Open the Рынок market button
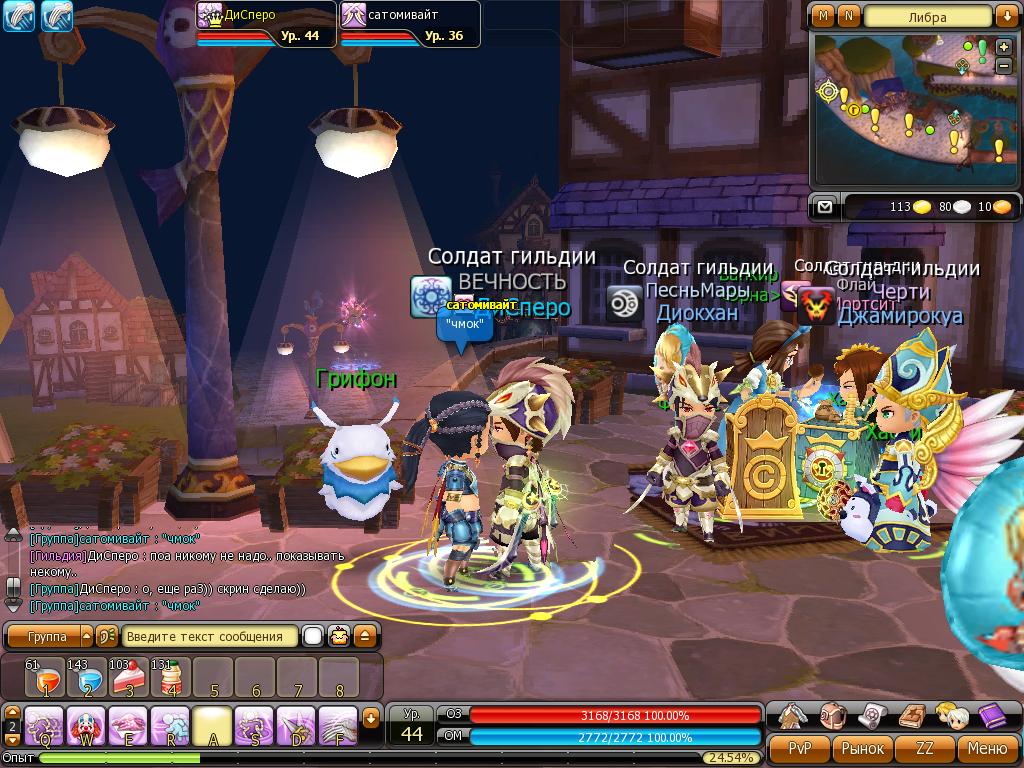 point(863,748)
